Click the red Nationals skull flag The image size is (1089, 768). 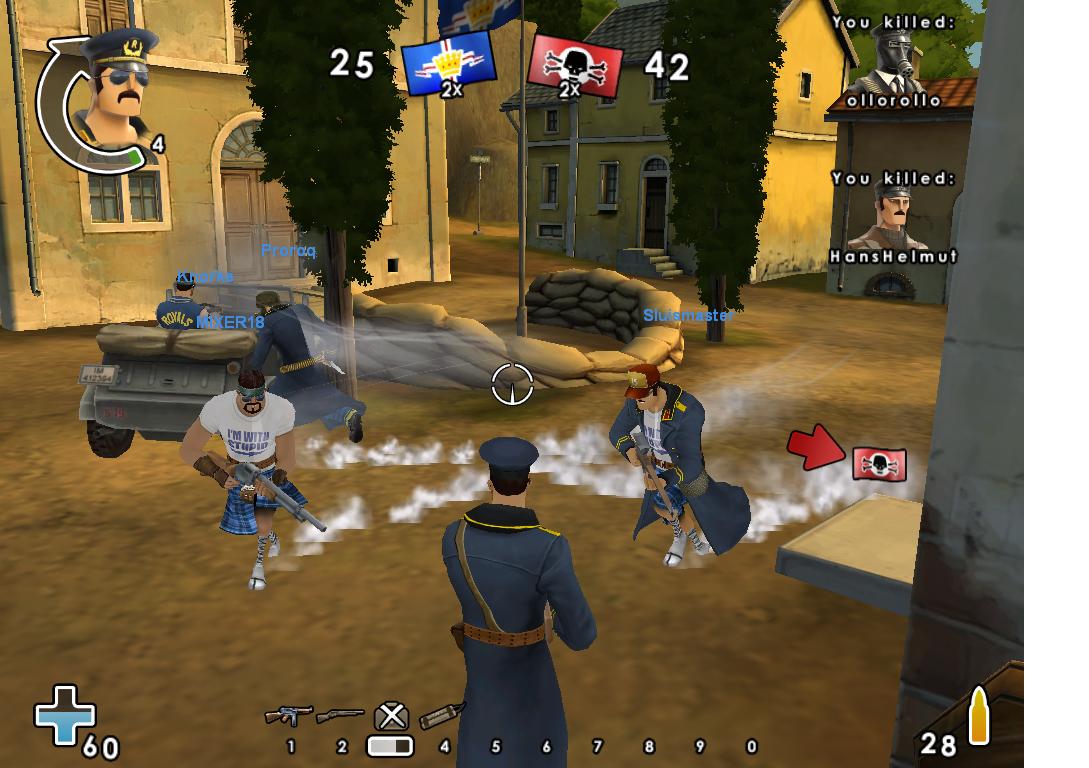tap(574, 66)
